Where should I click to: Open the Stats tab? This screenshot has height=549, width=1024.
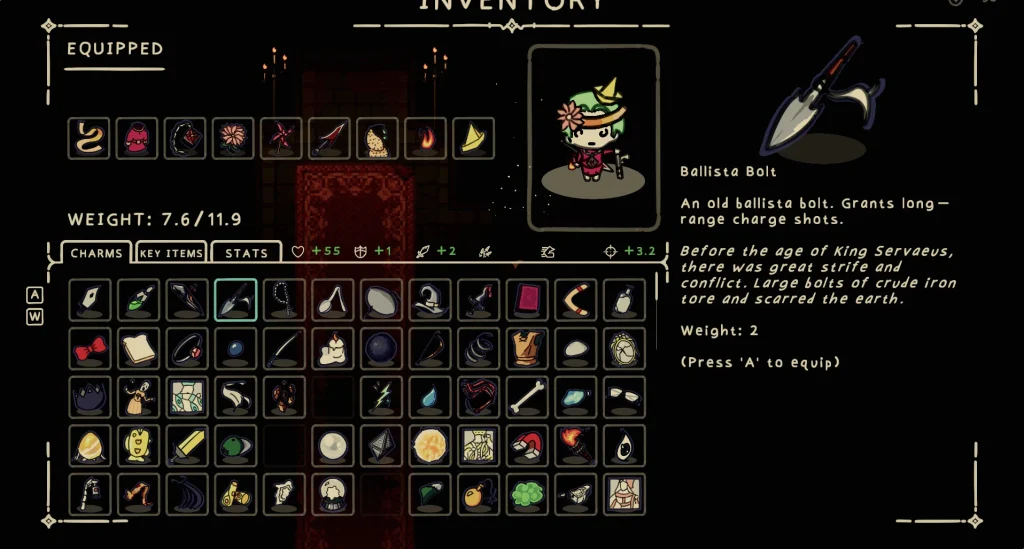click(x=246, y=253)
